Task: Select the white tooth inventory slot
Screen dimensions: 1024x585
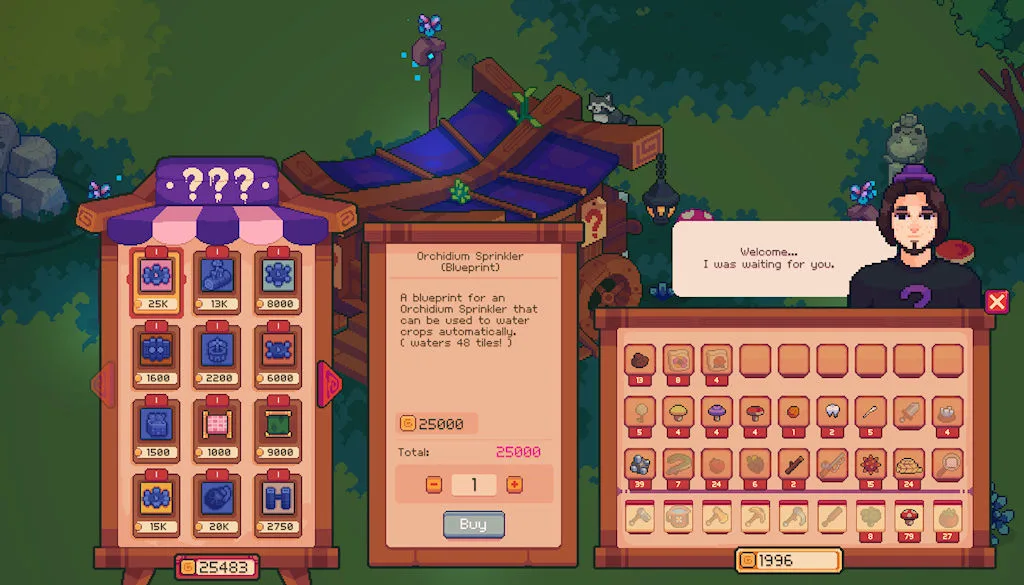Action: 832,411
